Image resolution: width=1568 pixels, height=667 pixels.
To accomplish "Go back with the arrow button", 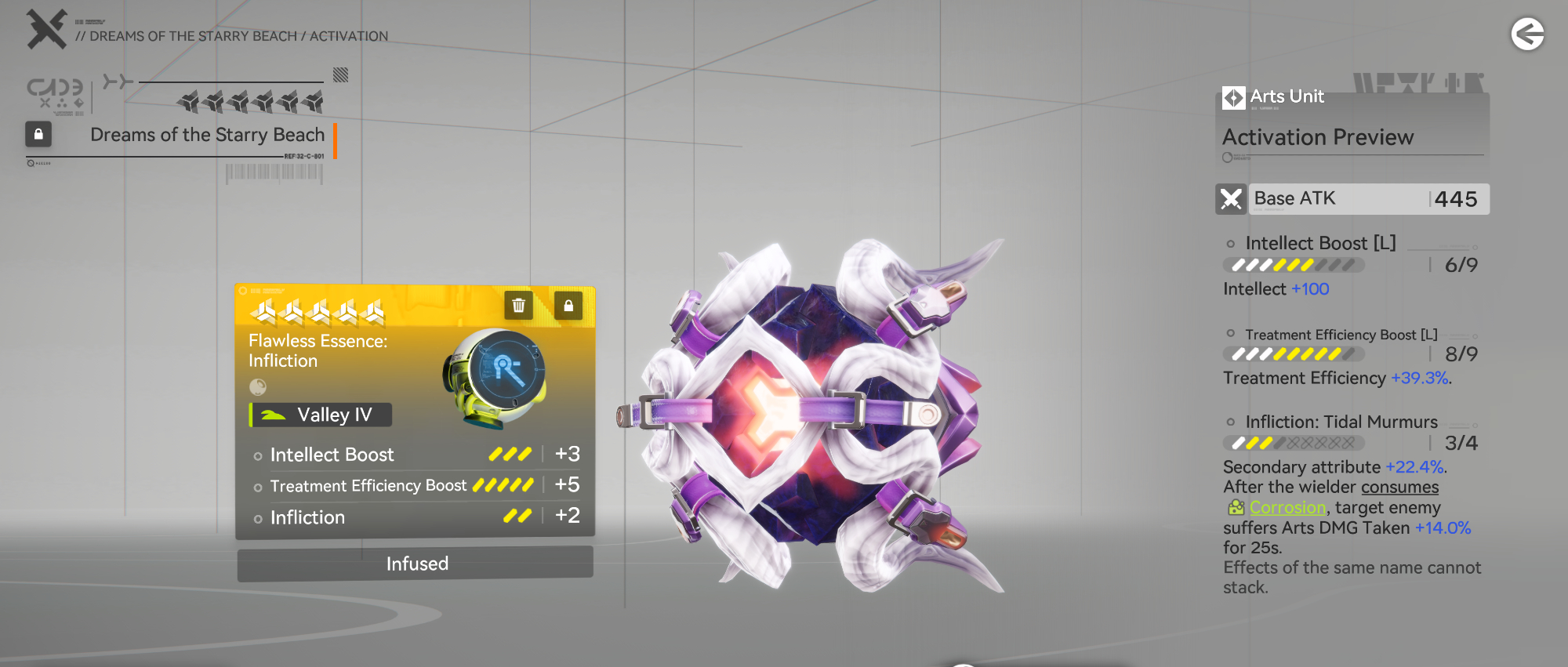I will [x=1527, y=34].
